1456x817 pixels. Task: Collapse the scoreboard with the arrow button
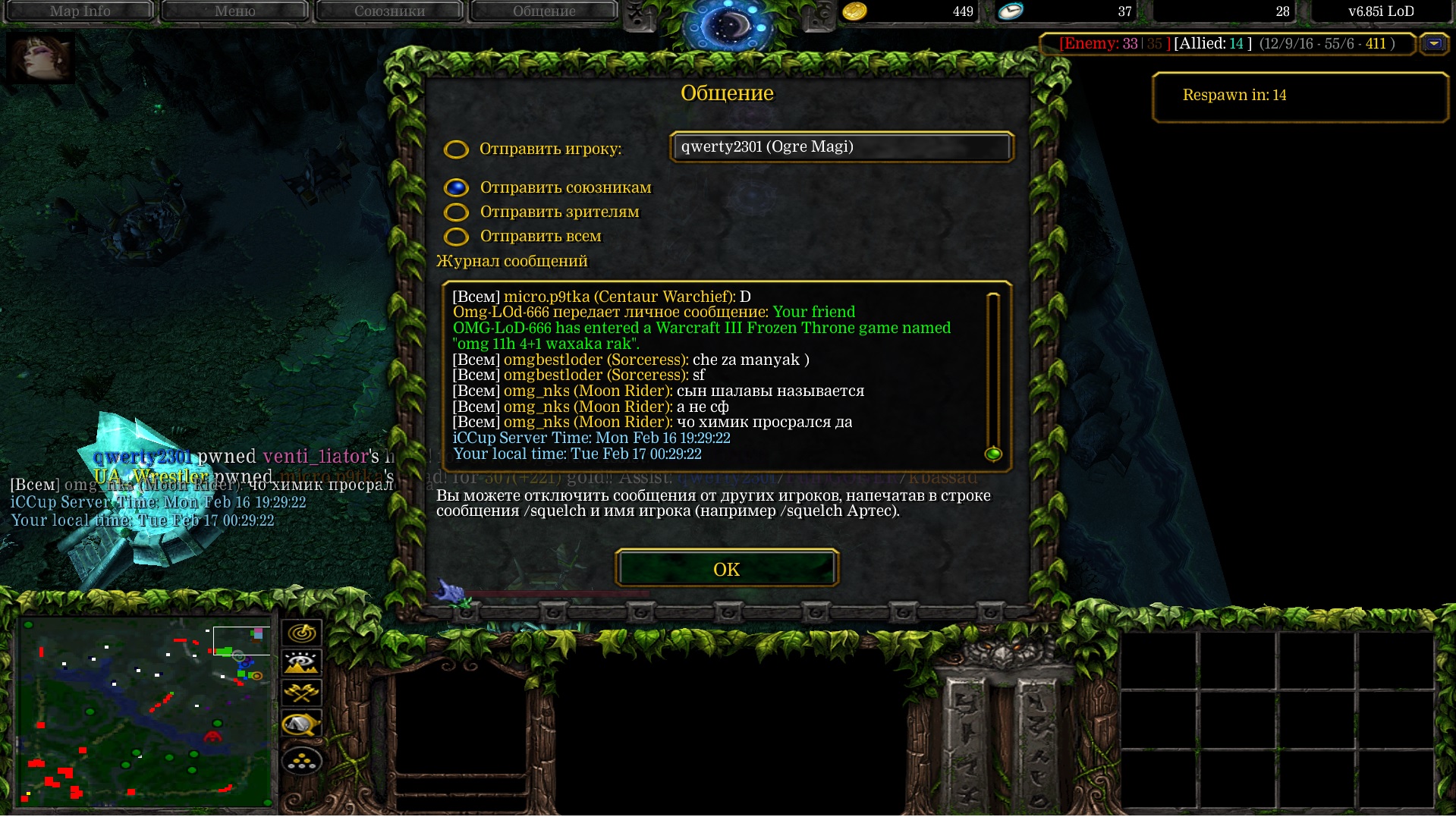(x=1433, y=44)
